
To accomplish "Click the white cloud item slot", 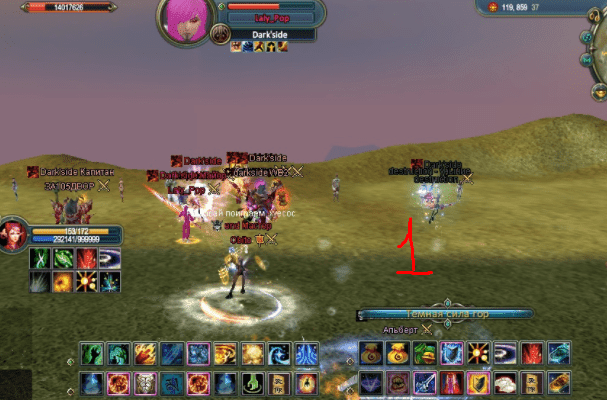I will (x=505, y=382).
